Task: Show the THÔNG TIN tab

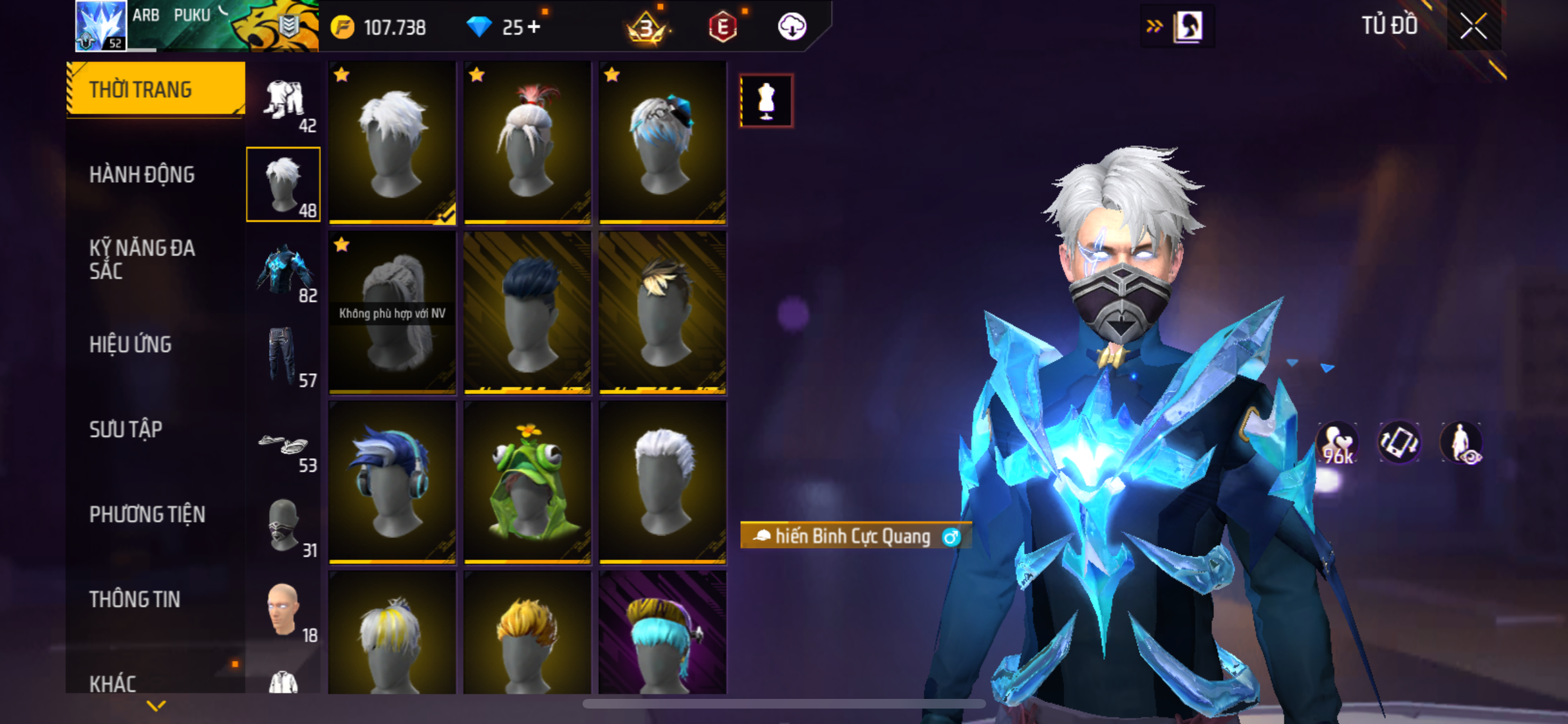Action: pos(135,600)
